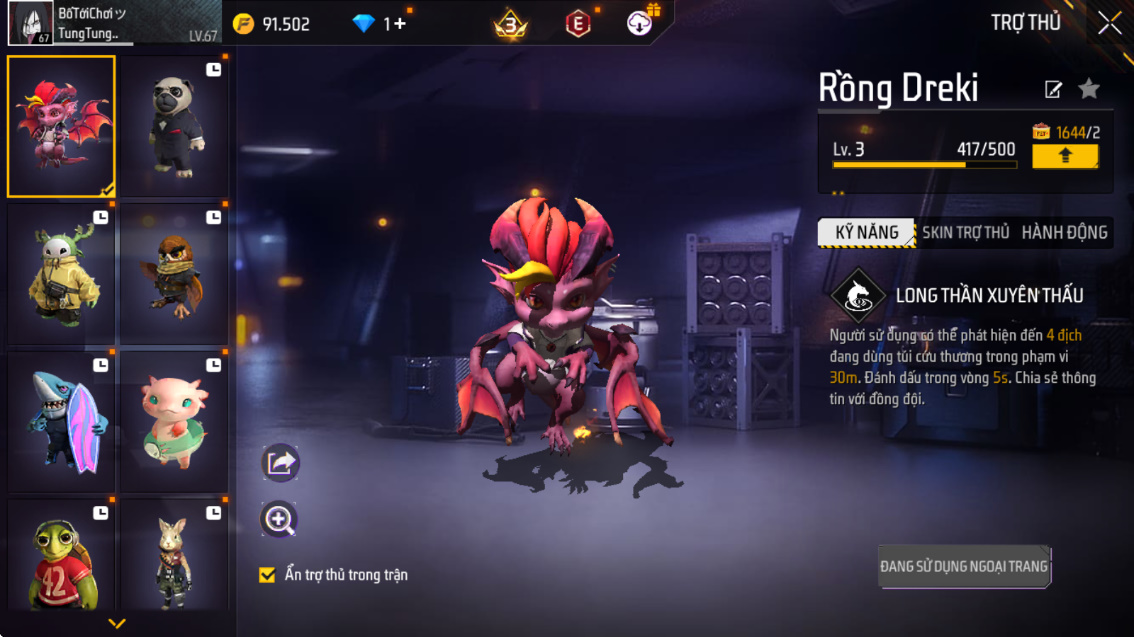Select the yellow raincoat creature pet
The image size is (1134, 637).
click(61, 274)
